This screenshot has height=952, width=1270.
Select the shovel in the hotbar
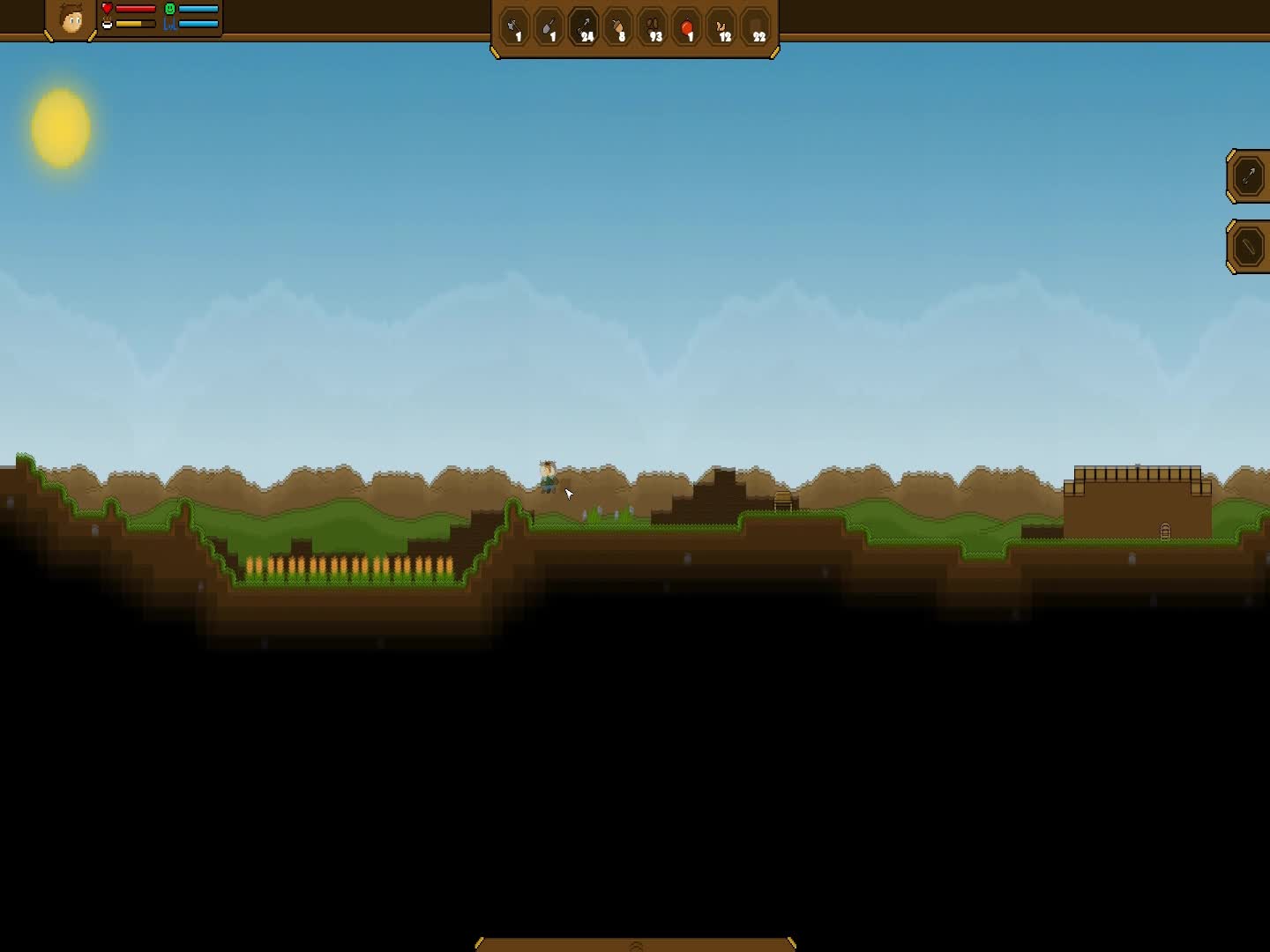pos(549,27)
